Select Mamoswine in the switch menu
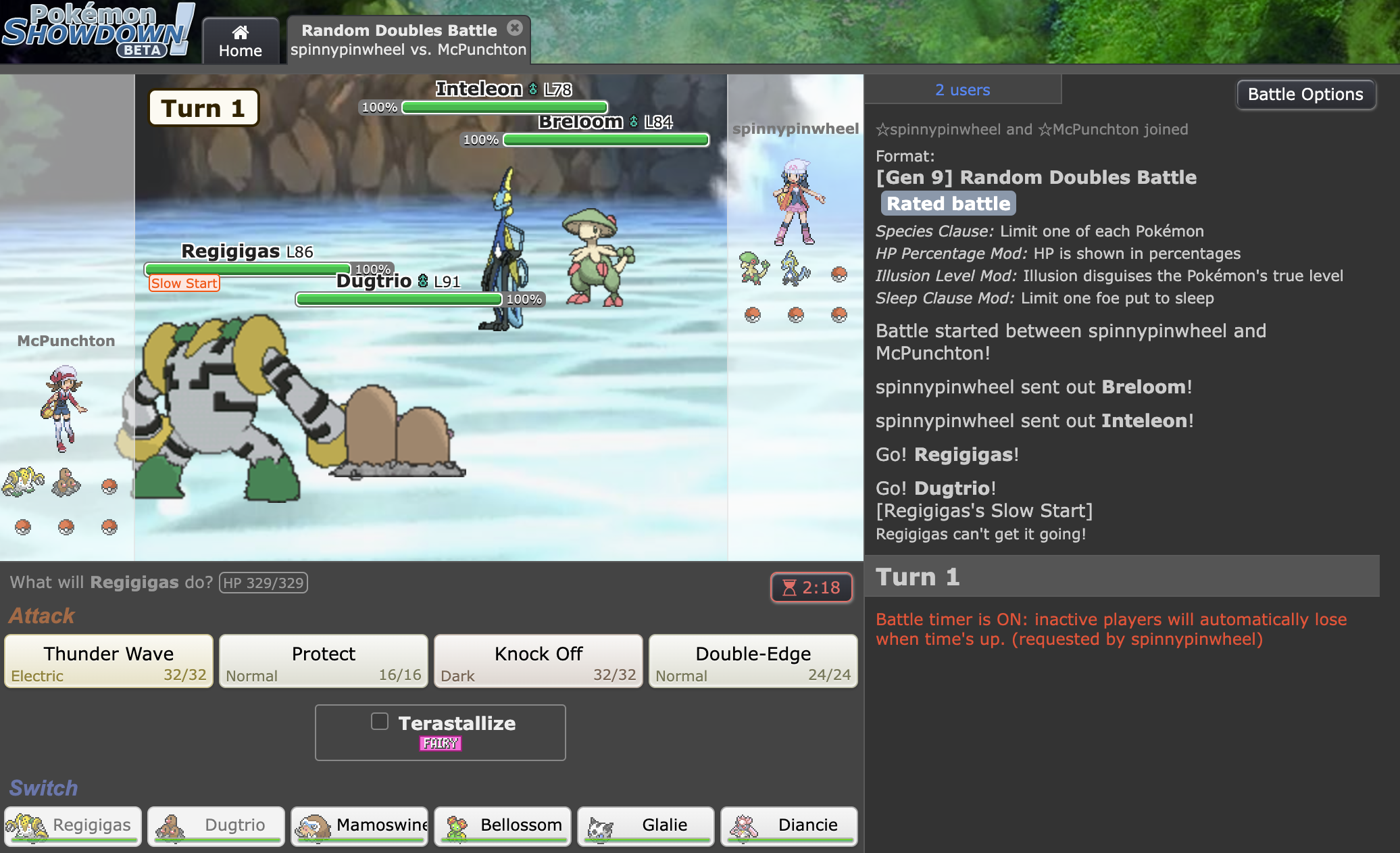1400x853 pixels. coord(359,826)
